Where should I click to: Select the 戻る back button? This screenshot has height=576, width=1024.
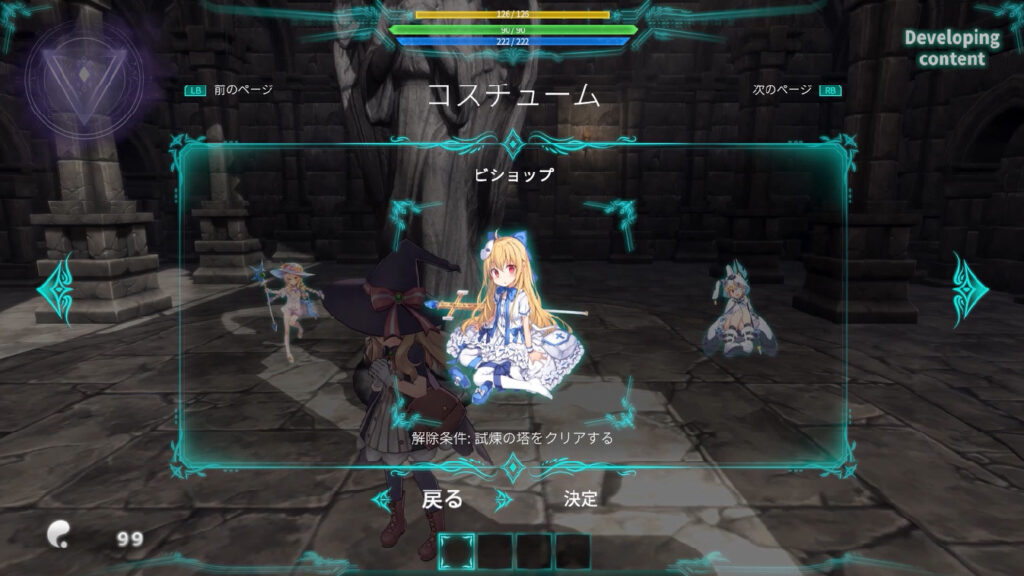click(442, 499)
